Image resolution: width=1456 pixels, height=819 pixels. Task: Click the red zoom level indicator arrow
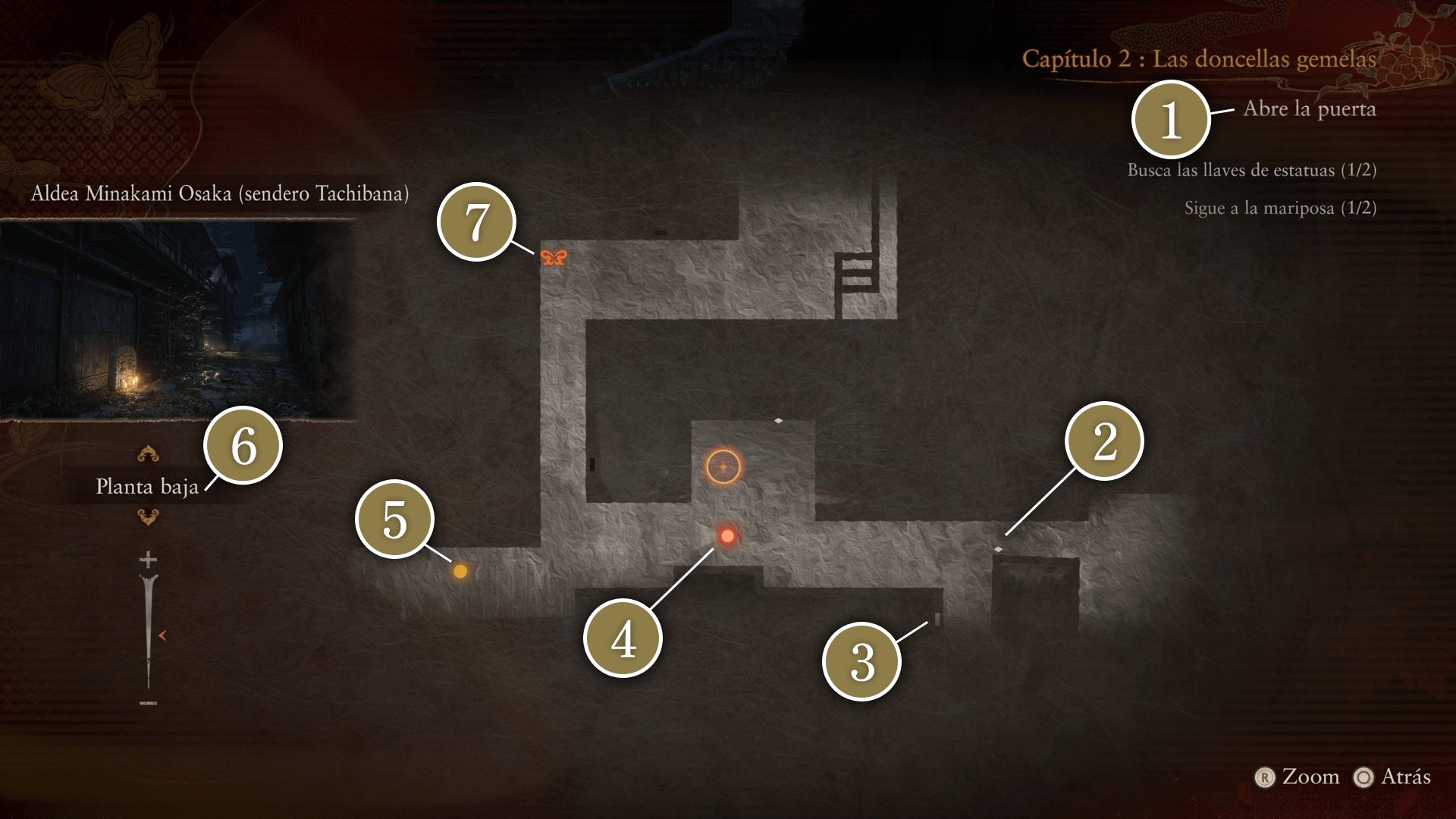coord(162,635)
